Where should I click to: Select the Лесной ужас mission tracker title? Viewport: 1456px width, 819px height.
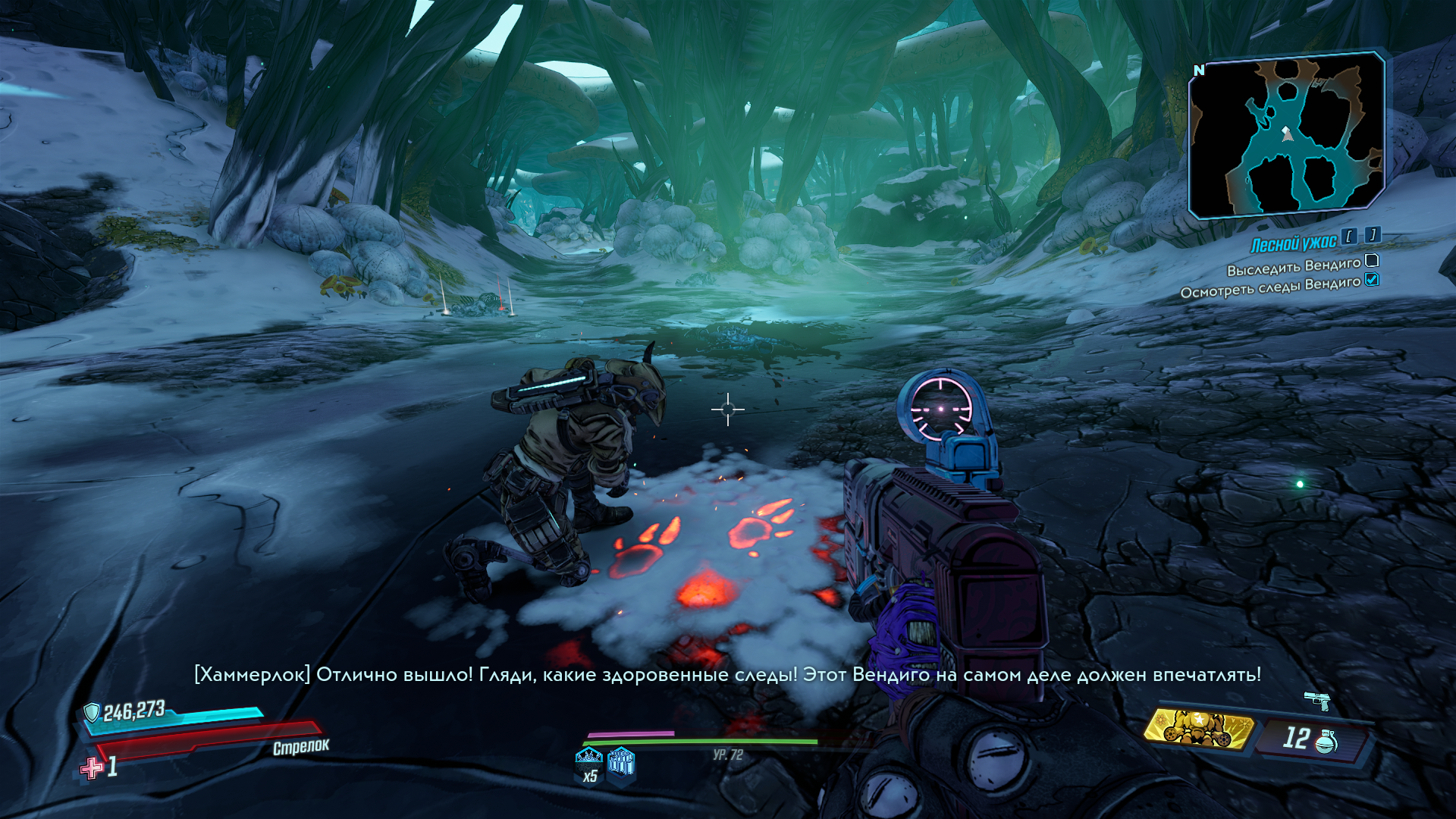point(1293,243)
